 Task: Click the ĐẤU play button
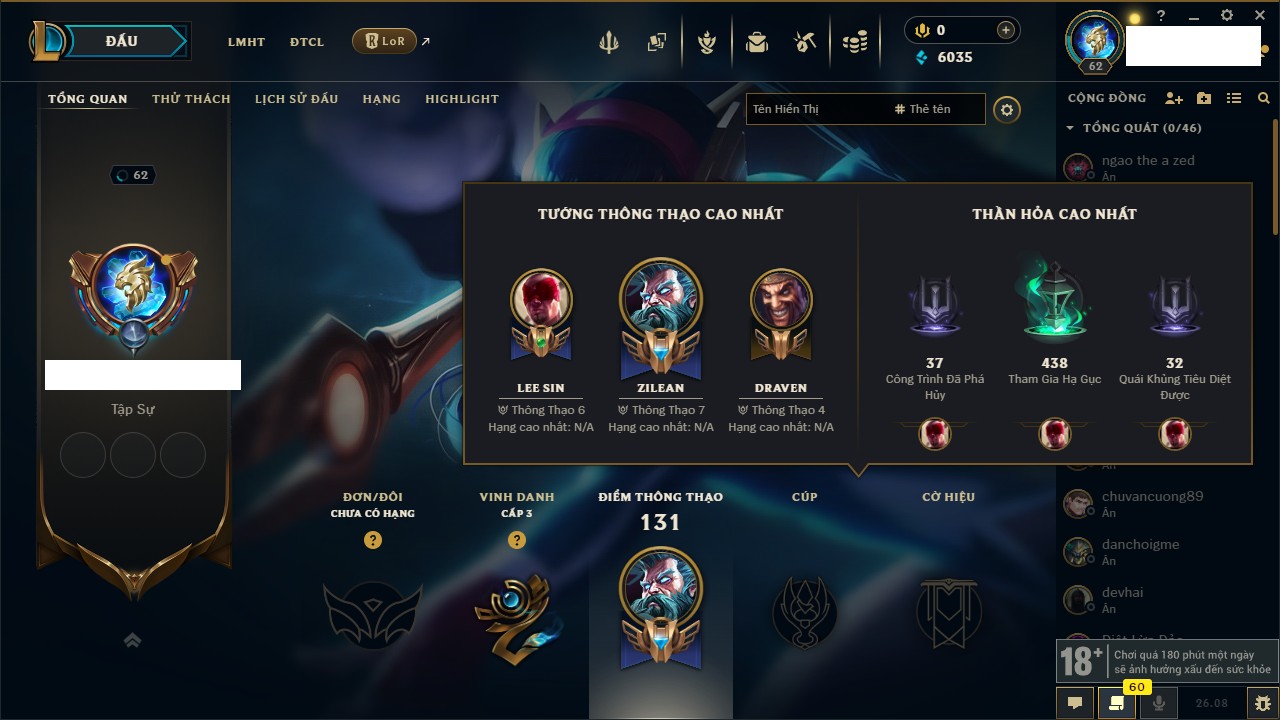tap(122, 41)
